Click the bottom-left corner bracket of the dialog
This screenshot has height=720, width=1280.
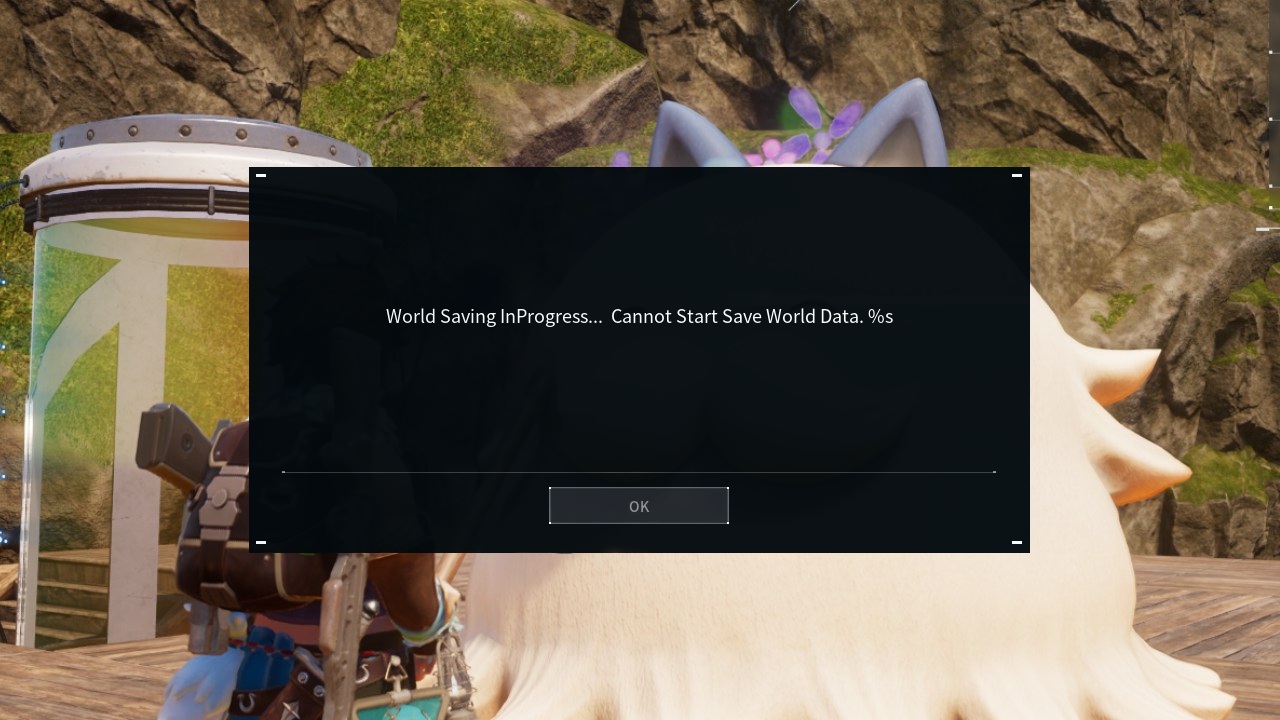point(261,542)
